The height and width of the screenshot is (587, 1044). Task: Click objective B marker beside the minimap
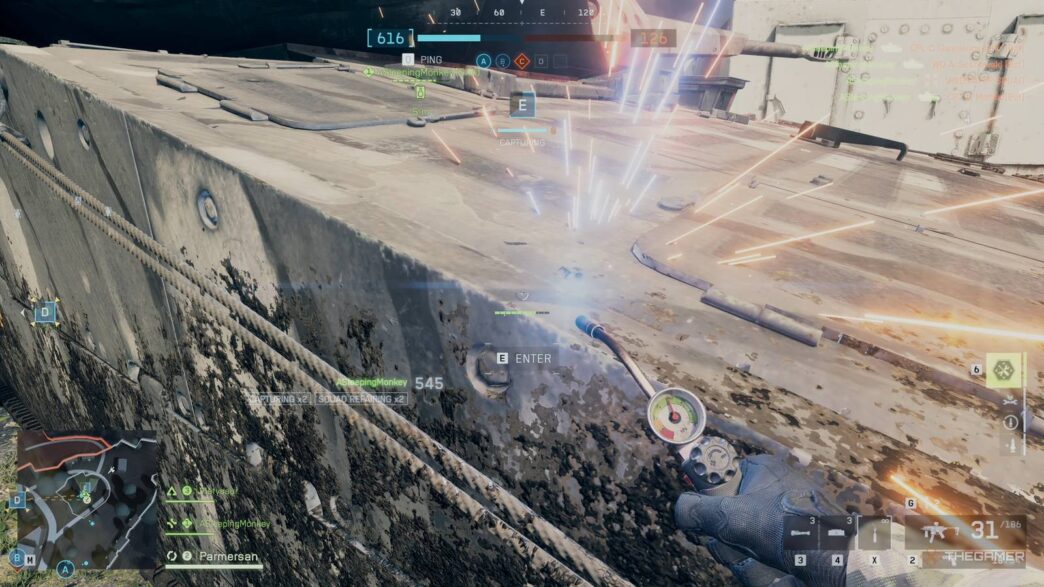18,557
